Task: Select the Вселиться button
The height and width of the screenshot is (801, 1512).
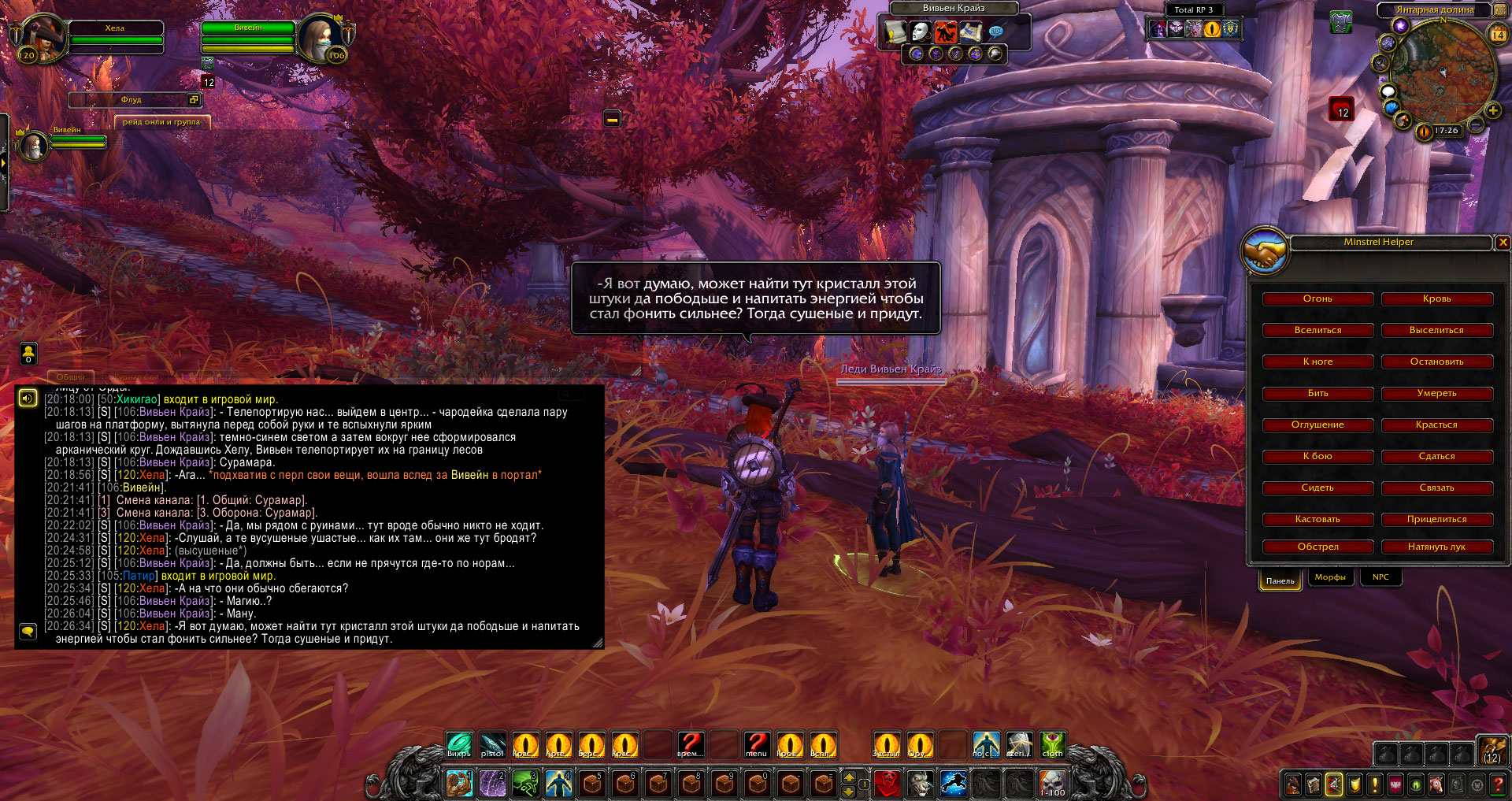Action: 1317,331
